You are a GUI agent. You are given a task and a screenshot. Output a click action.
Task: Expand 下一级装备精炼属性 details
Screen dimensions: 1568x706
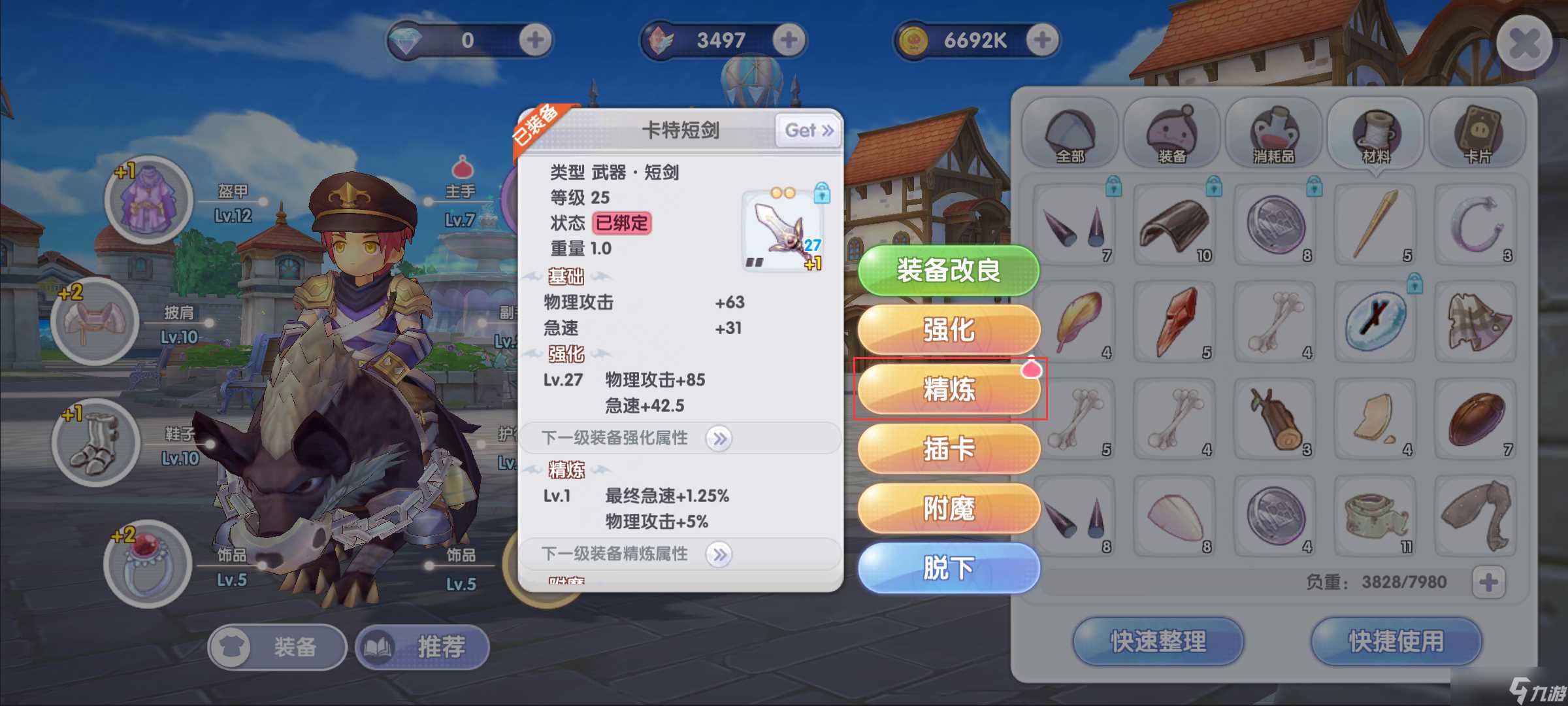720,554
